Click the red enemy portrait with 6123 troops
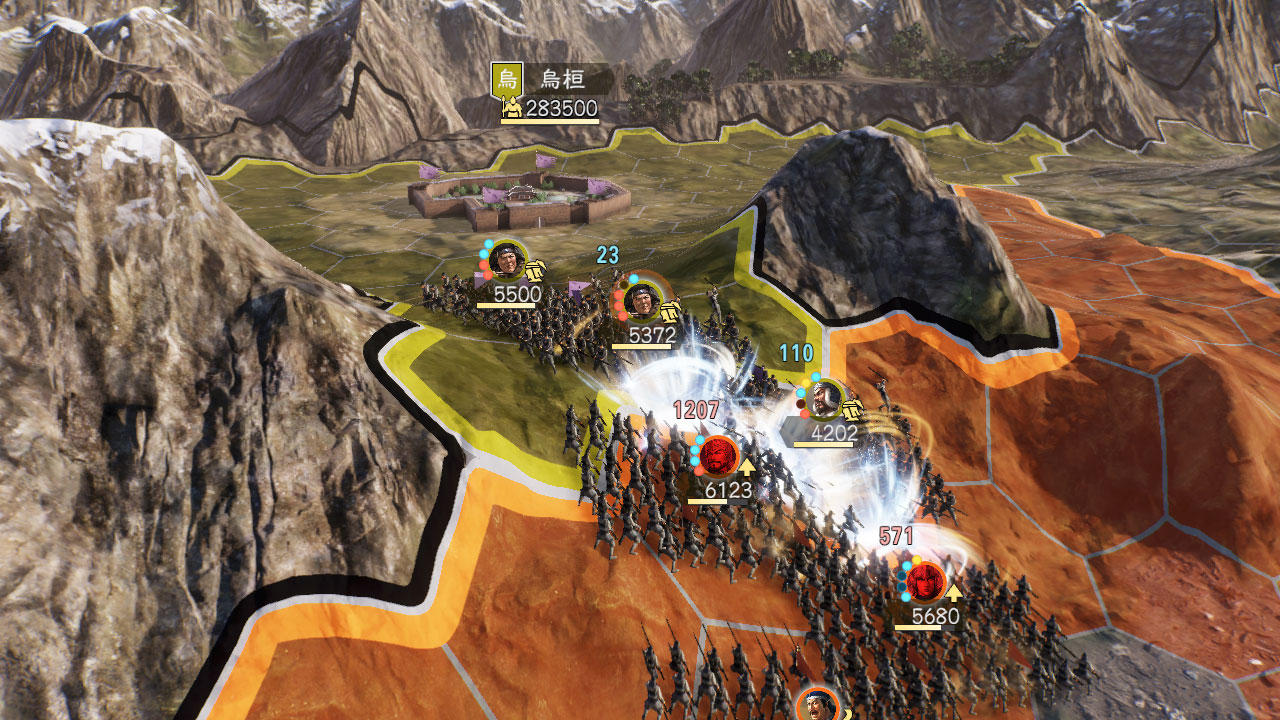This screenshot has height=720, width=1280. coord(718,456)
